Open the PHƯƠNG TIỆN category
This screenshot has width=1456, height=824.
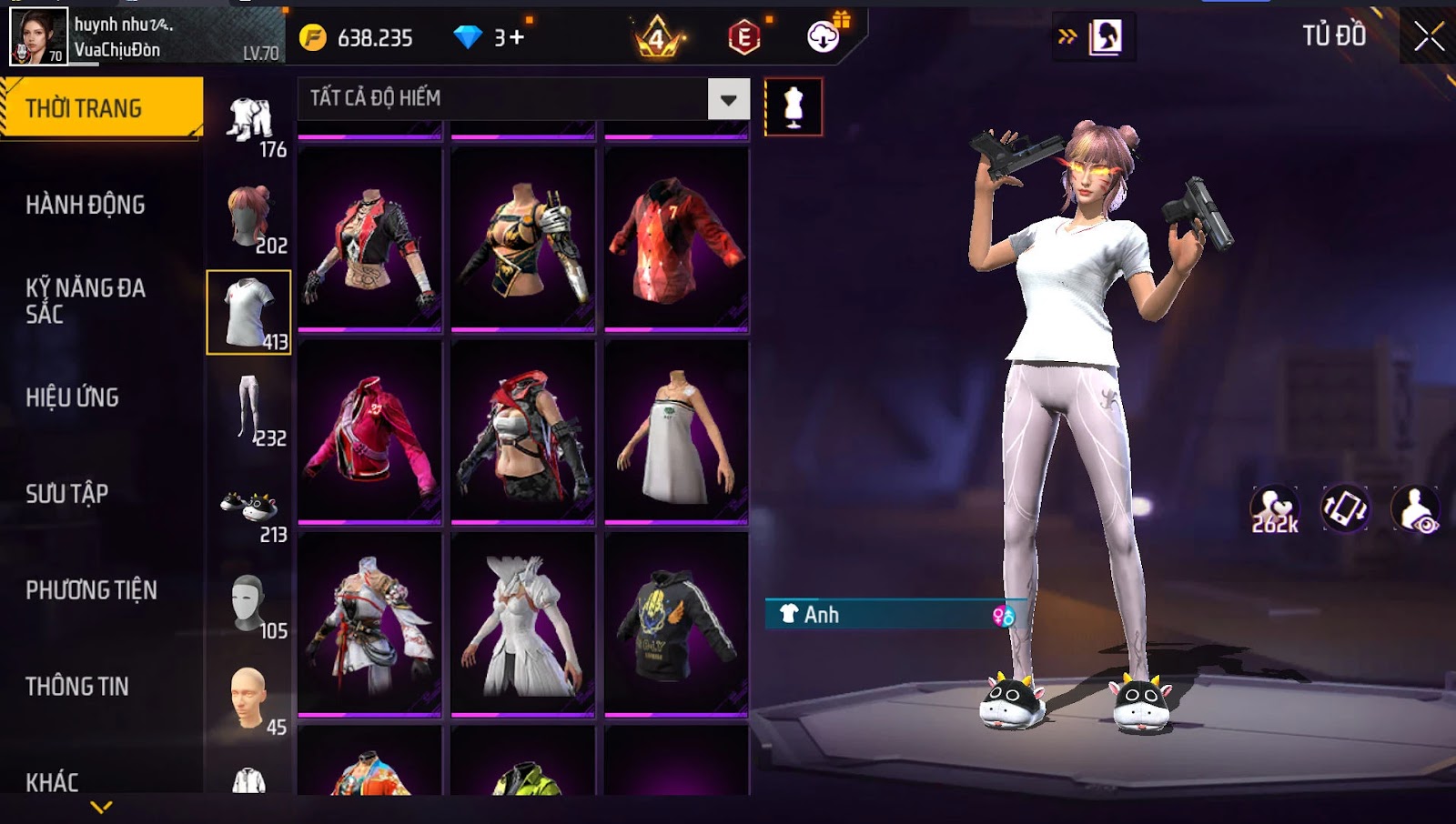tap(91, 590)
